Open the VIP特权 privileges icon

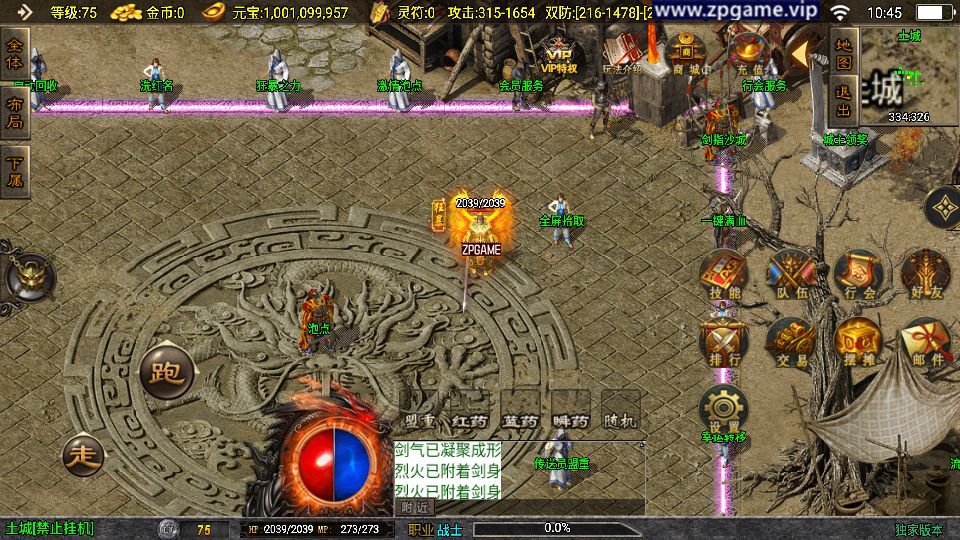[x=560, y=54]
